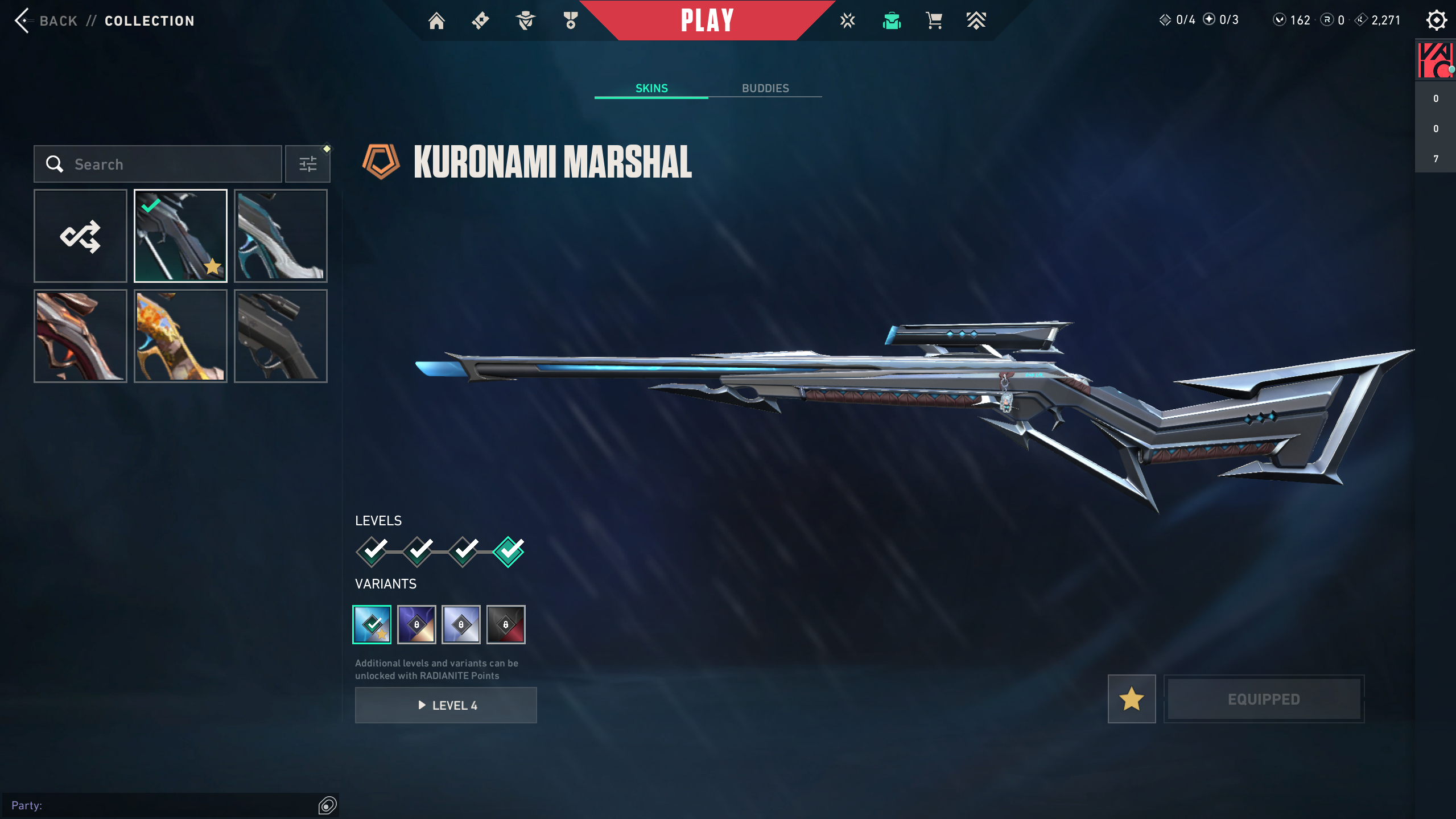
Task: Select the first skin level checkmark
Action: point(372,552)
